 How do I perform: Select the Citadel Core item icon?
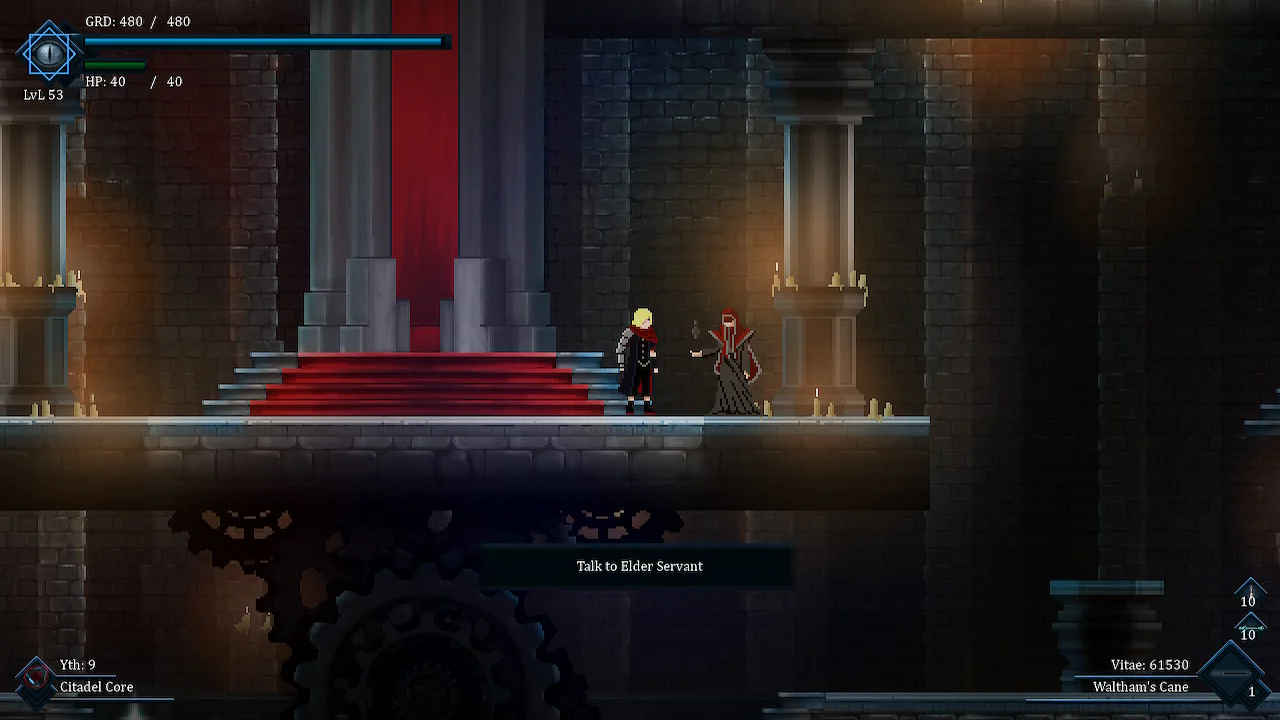pos(36,681)
